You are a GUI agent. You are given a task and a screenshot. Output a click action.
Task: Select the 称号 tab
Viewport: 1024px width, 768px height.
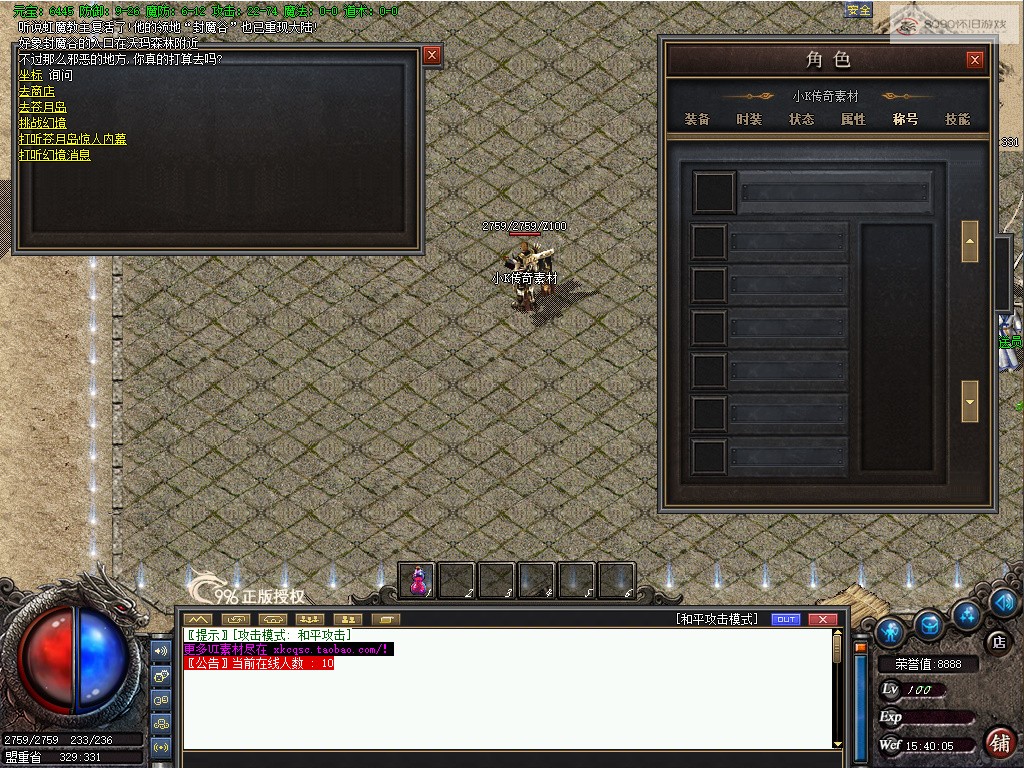pos(905,119)
